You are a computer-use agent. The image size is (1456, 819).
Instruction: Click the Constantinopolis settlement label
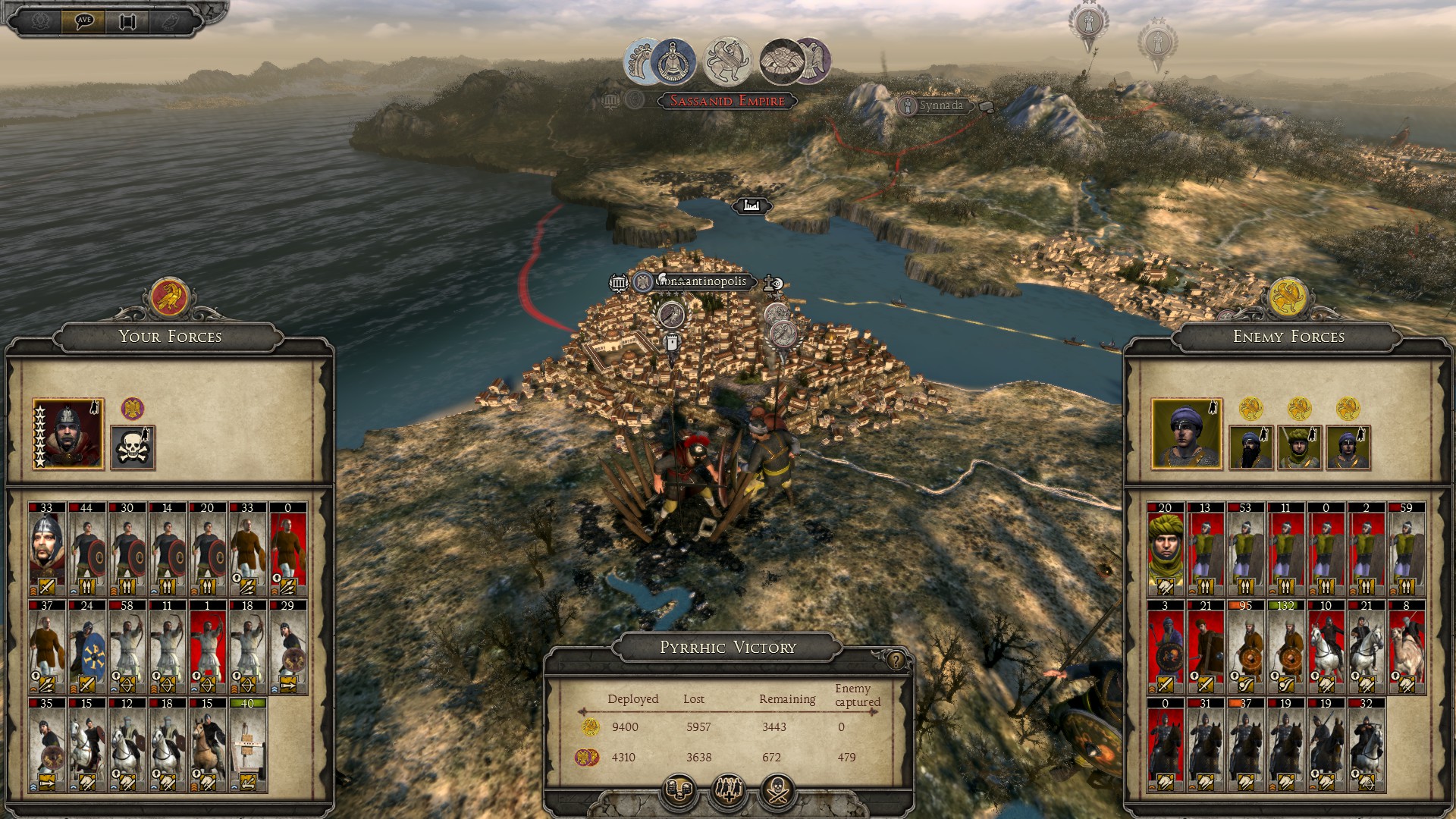point(701,282)
